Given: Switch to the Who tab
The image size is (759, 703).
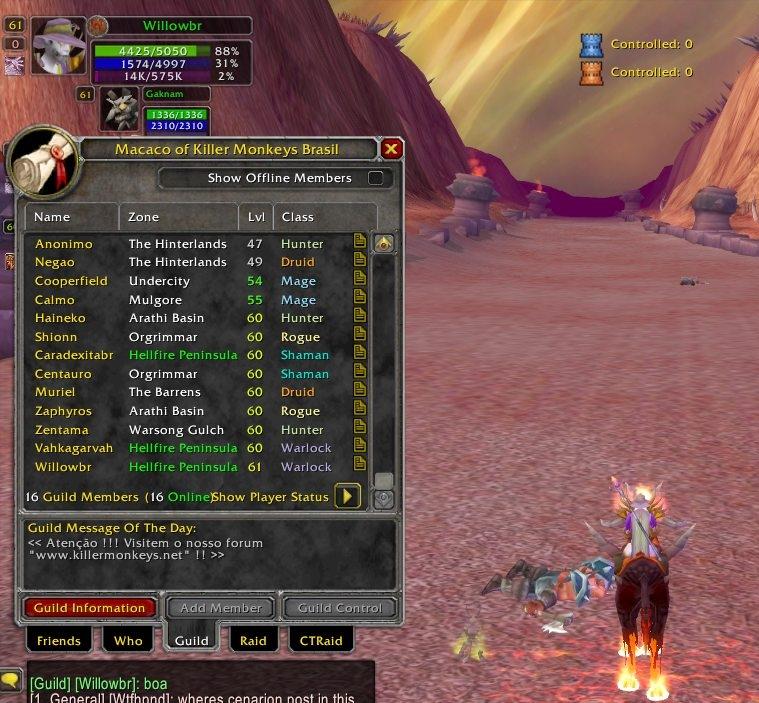Looking at the screenshot, I should point(128,640).
